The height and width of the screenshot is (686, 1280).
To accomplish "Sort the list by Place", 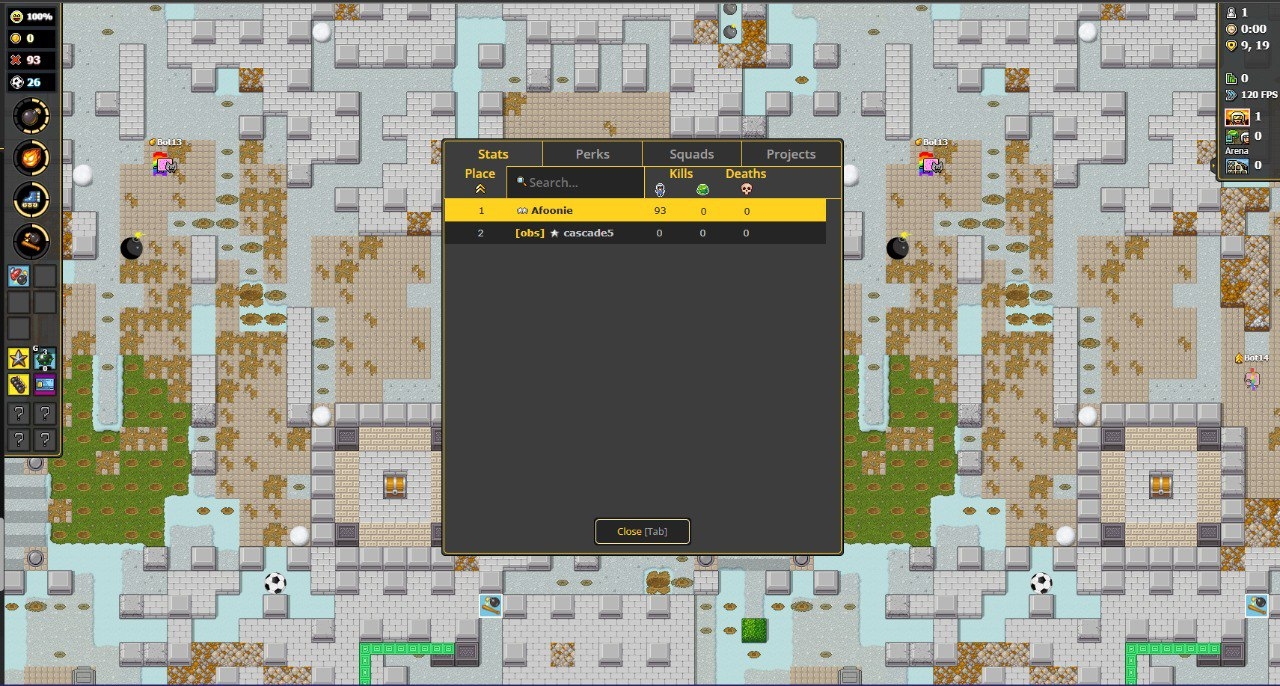I will click(480, 180).
